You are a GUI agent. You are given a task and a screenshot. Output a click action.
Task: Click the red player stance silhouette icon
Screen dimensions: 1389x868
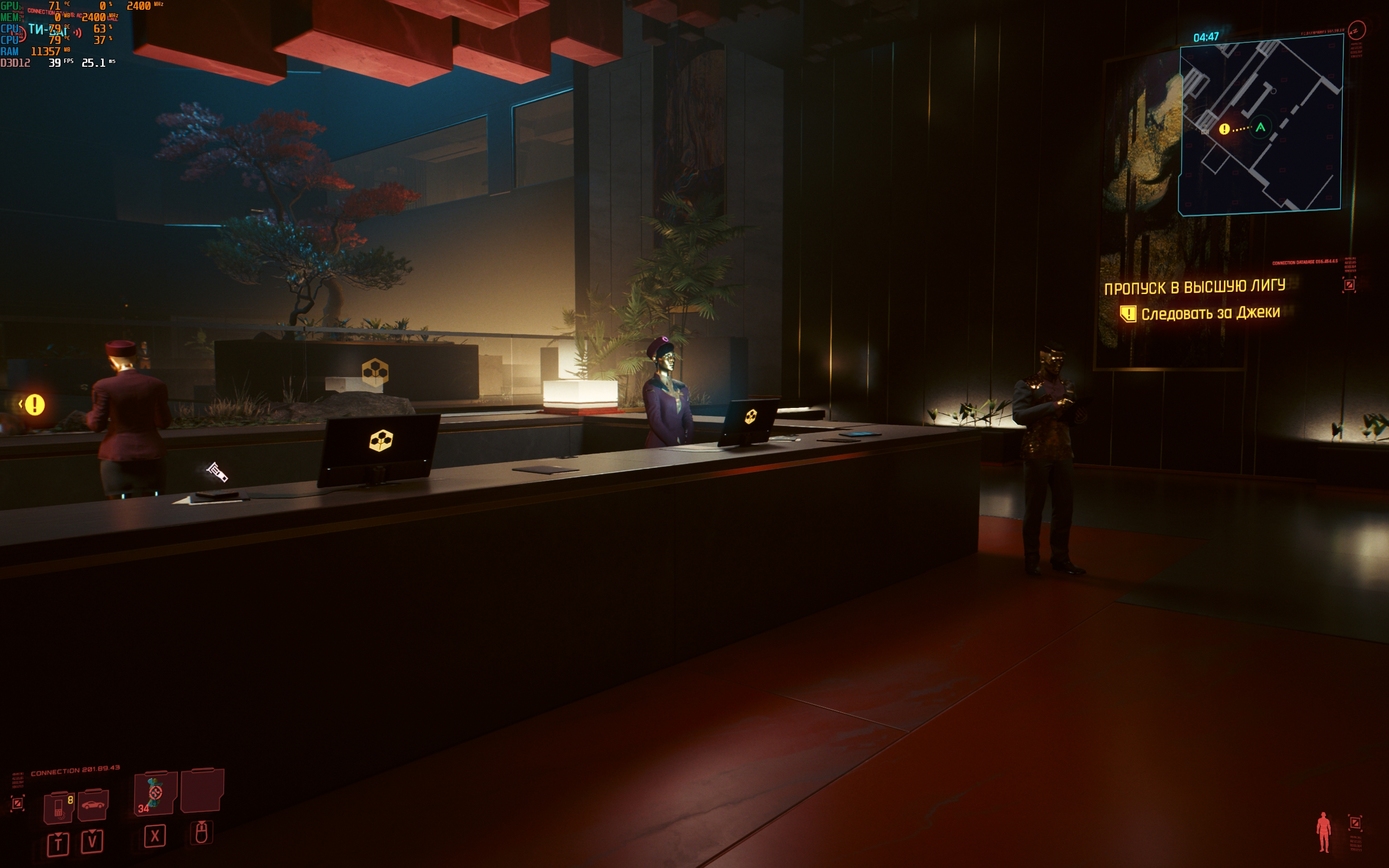point(1323,832)
